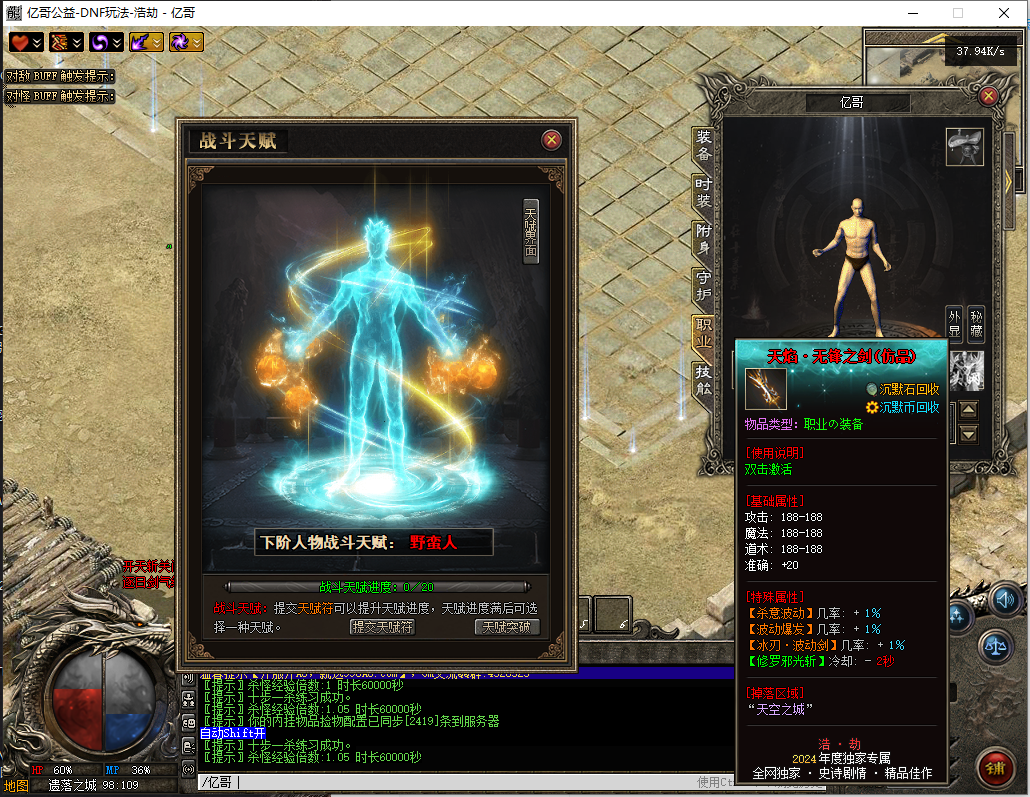The image size is (1030, 797).
Task: Toggle the 外显 appearance button
Action: pos(954,322)
